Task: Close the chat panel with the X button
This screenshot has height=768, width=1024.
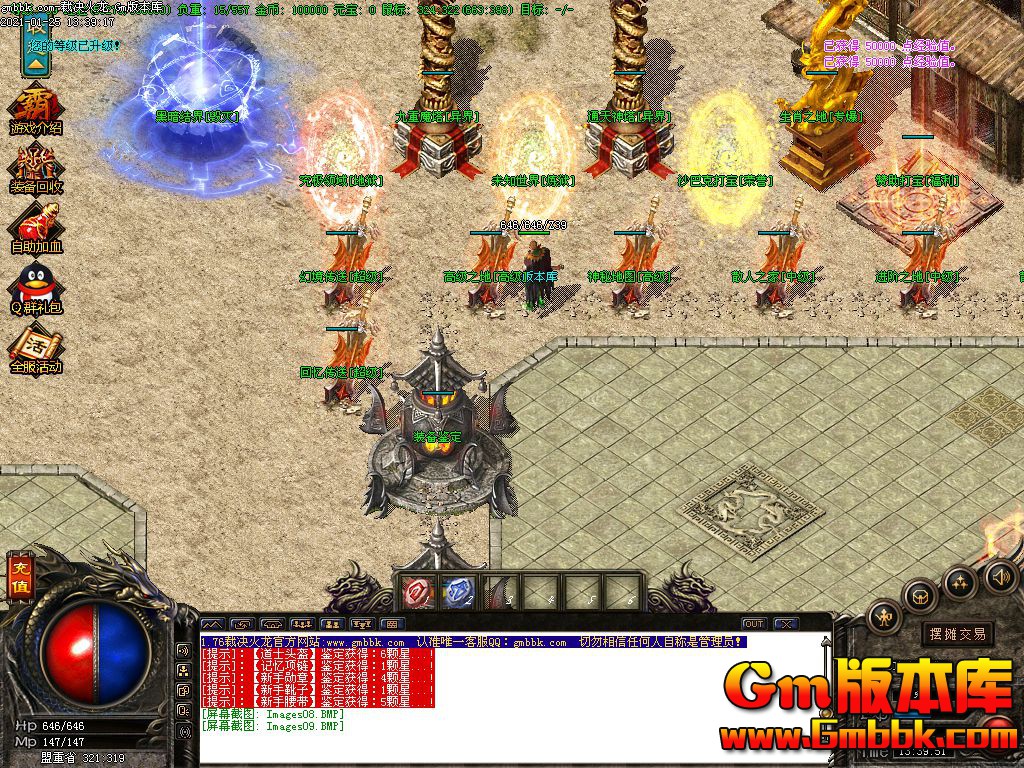Action: tap(786, 624)
